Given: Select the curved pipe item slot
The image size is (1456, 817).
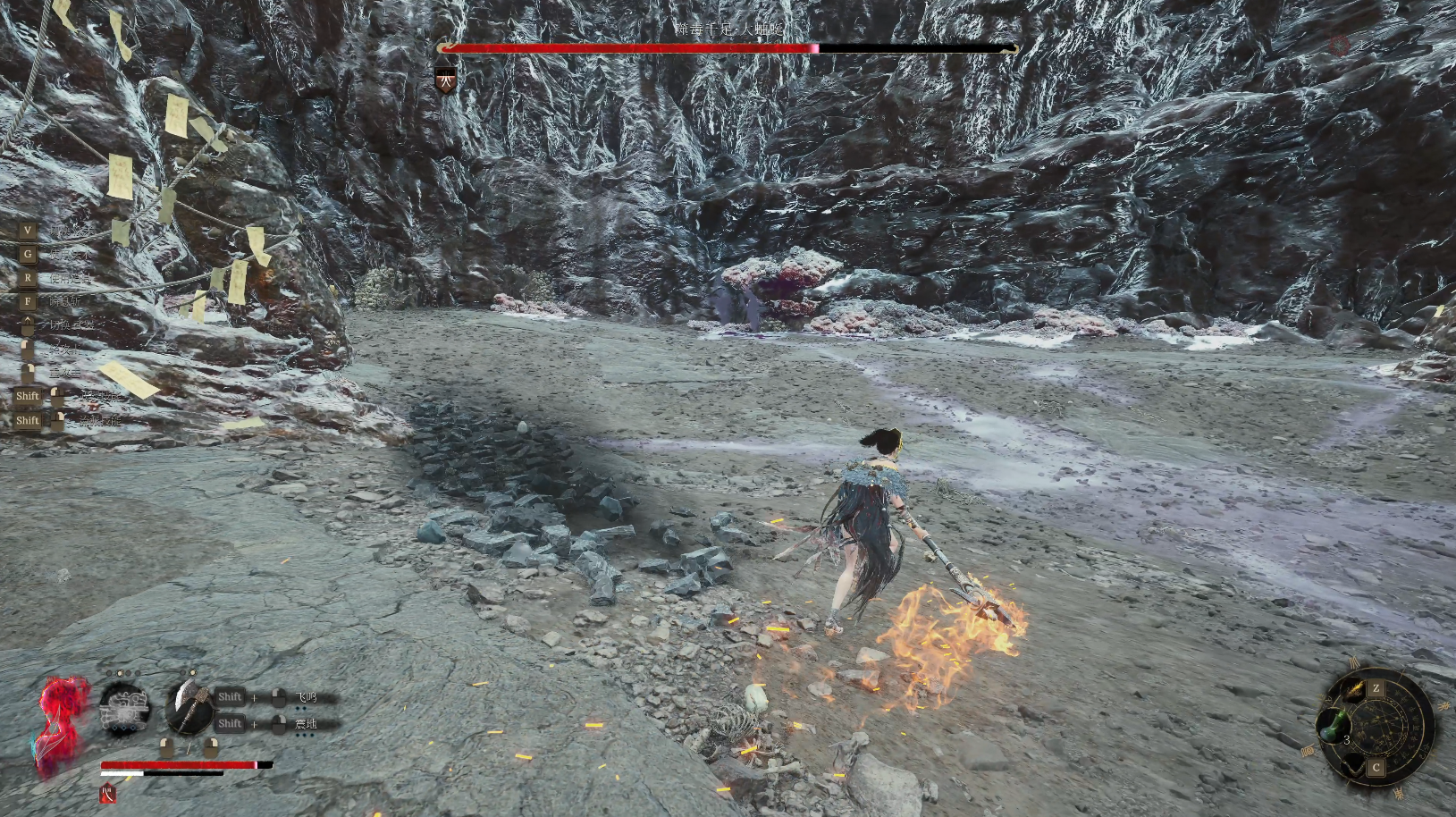Looking at the screenshot, I should tap(1355, 764).
